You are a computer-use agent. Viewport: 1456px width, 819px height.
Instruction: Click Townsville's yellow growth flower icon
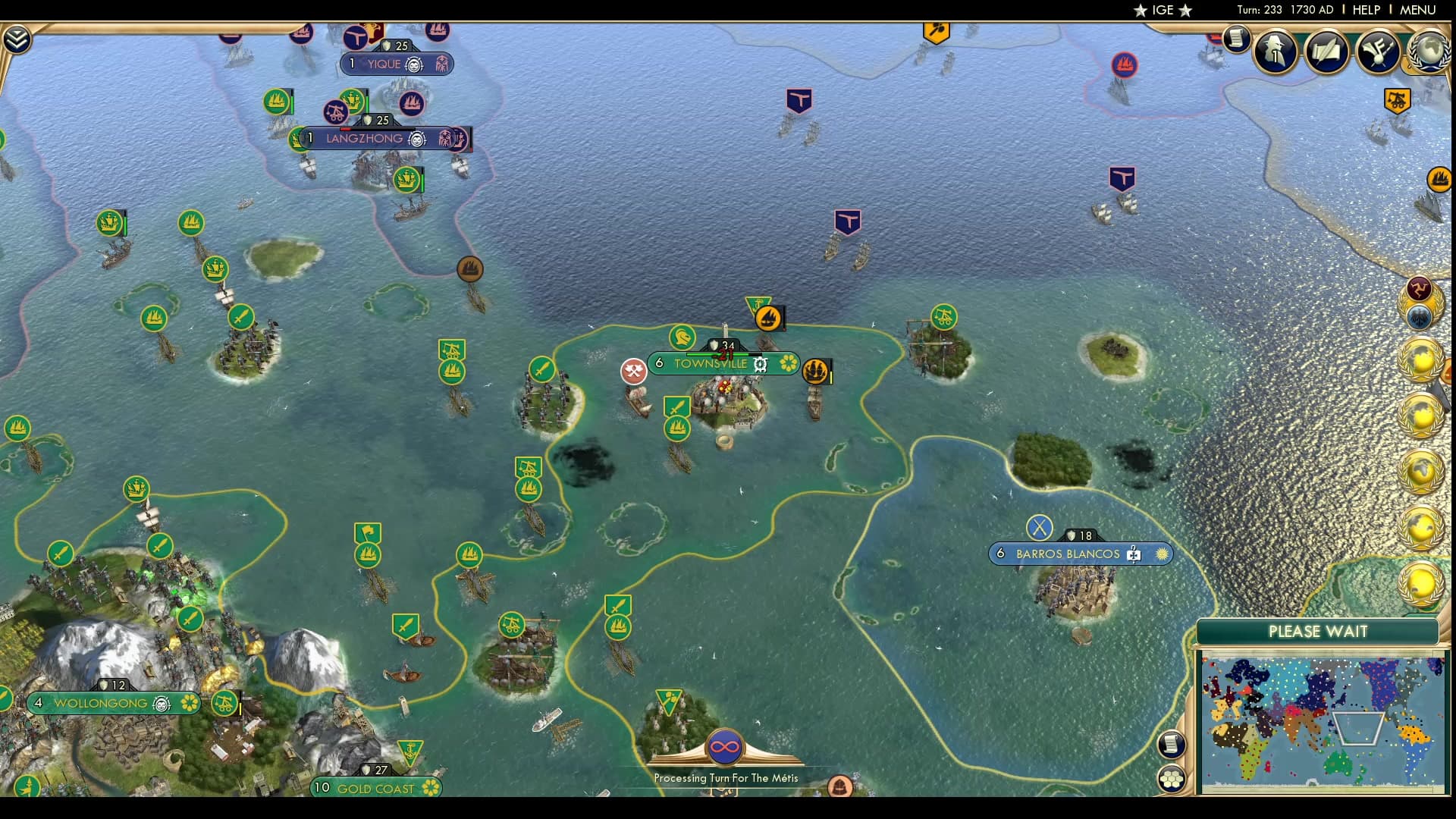pos(789,362)
